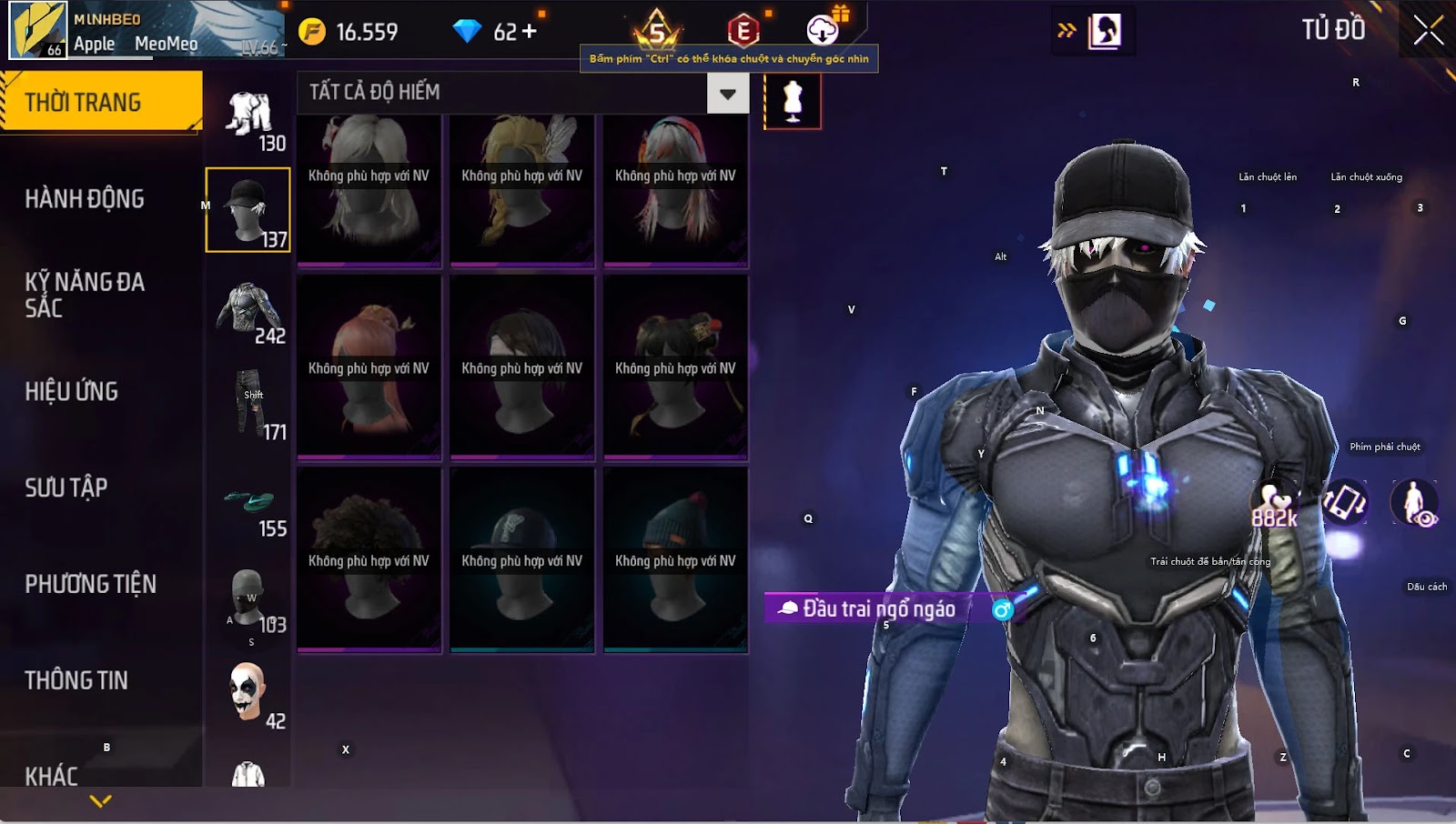Open the THỜI TRANG tab
This screenshot has width=1456, height=824.
coord(100,102)
